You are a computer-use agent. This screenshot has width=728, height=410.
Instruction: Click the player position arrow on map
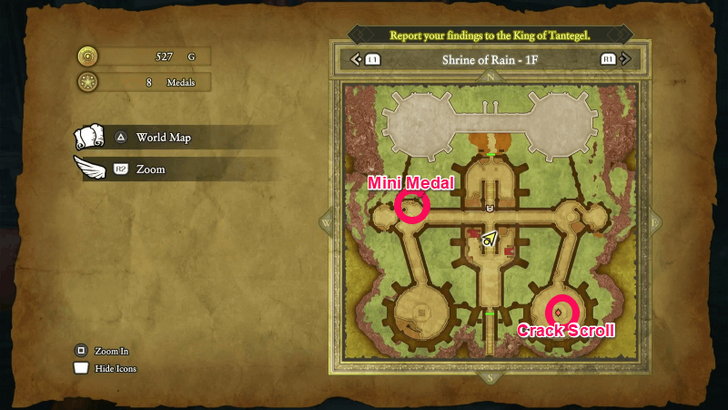click(489, 239)
